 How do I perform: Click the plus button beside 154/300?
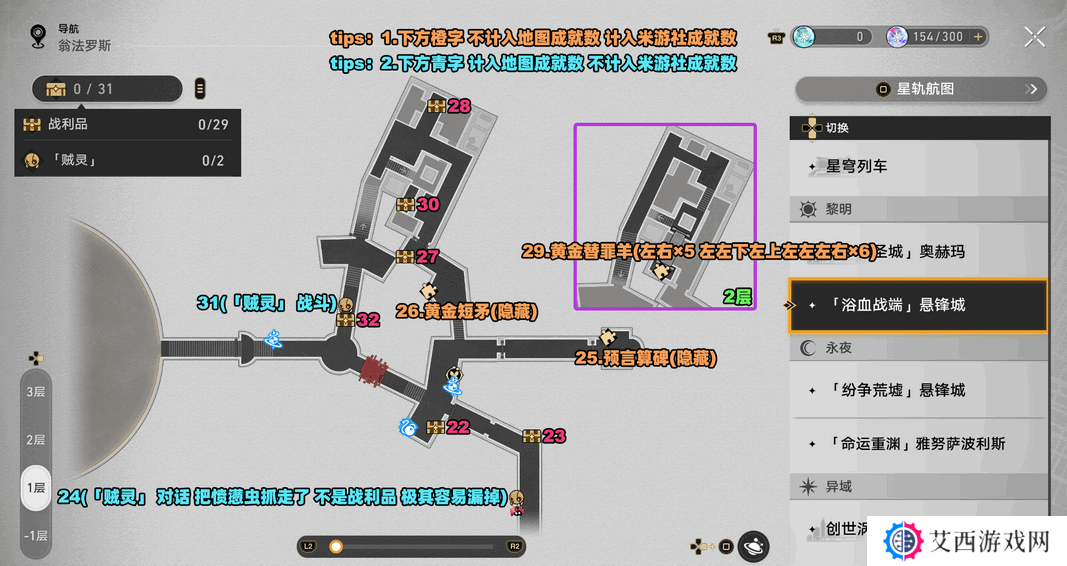(x=979, y=37)
